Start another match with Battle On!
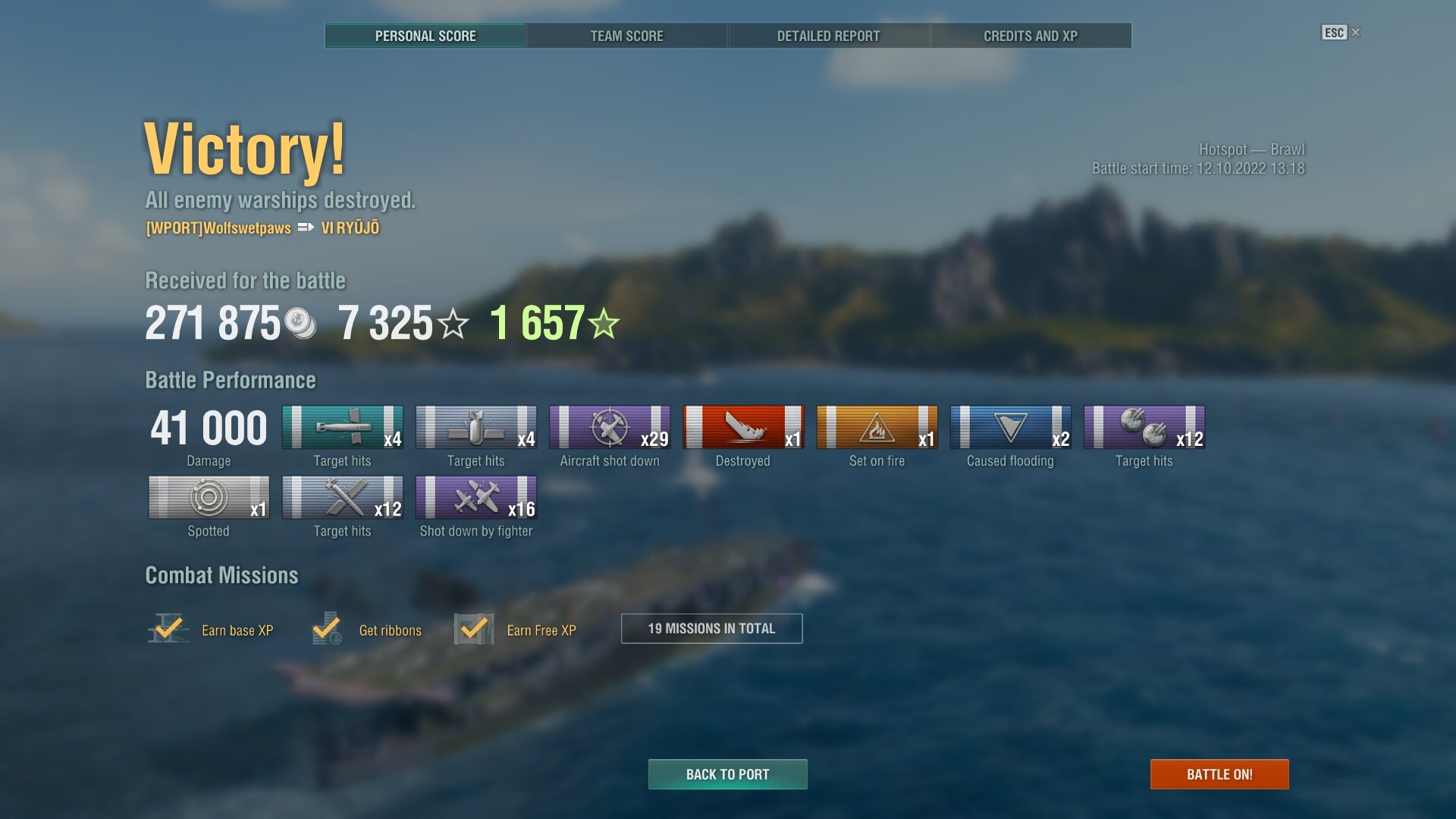1456x819 pixels. click(1219, 774)
